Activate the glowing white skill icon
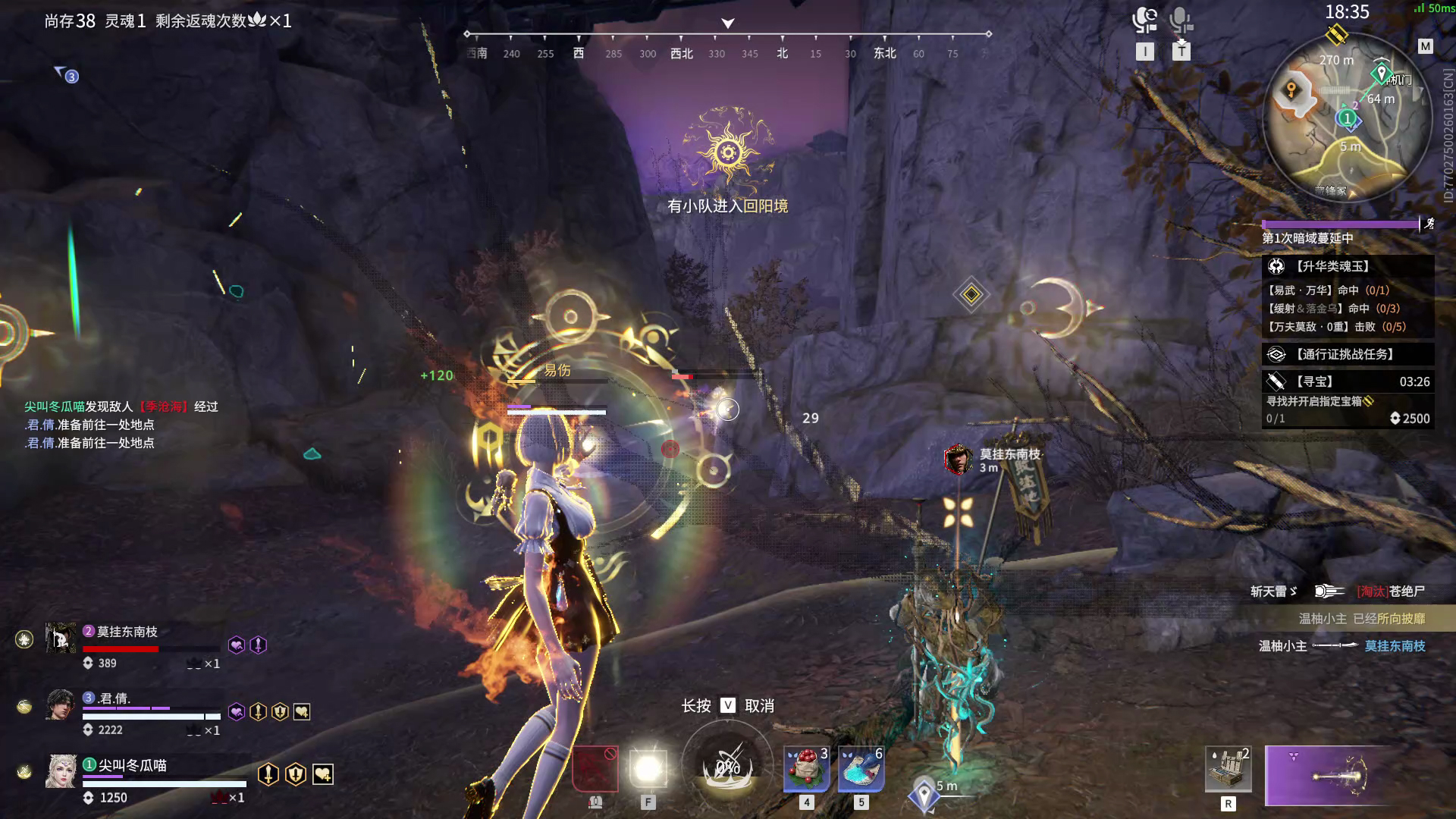This screenshot has width=1456, height=819. coord(648,769)
